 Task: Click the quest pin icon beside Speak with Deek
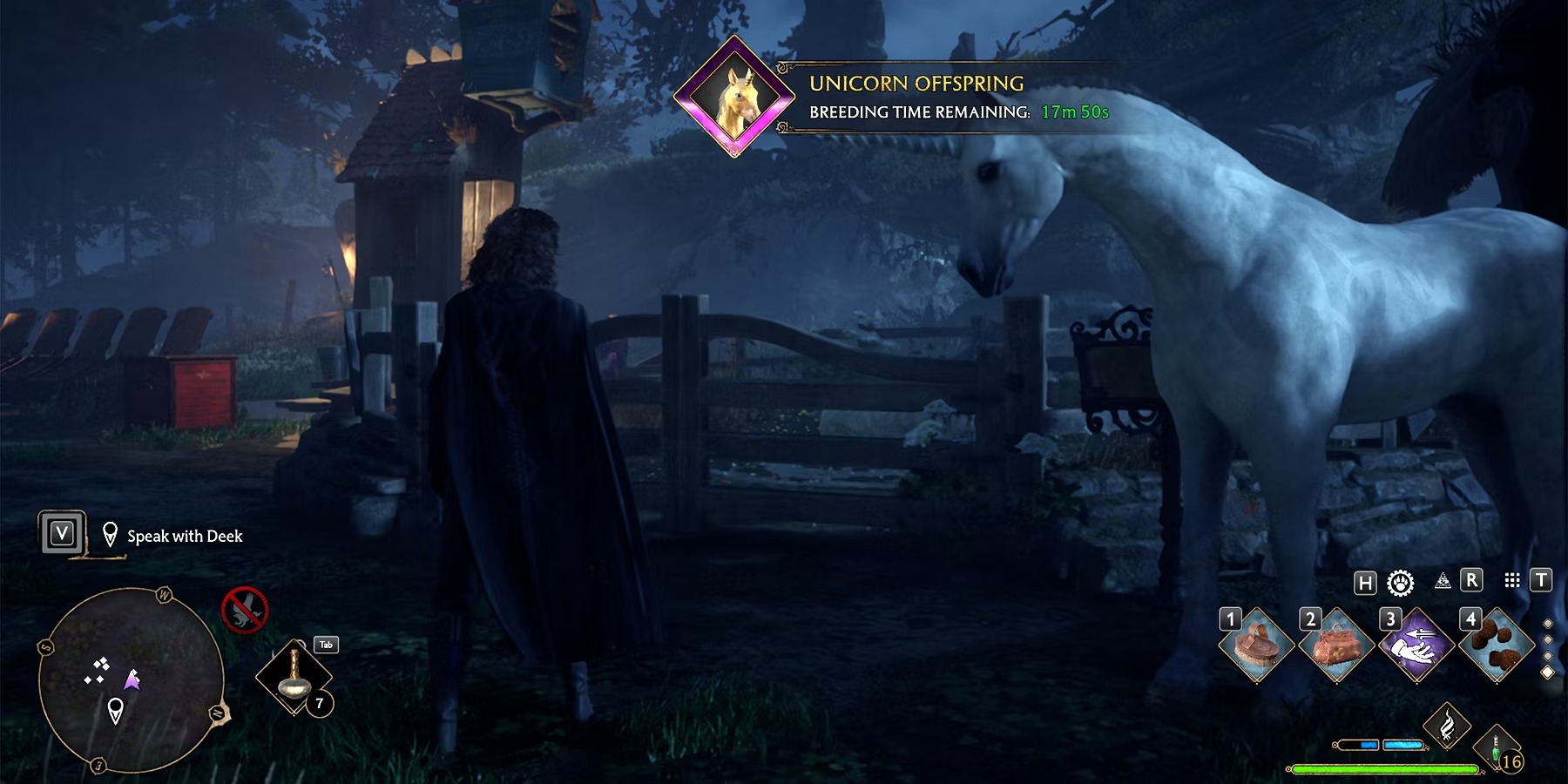pos(110,535)
